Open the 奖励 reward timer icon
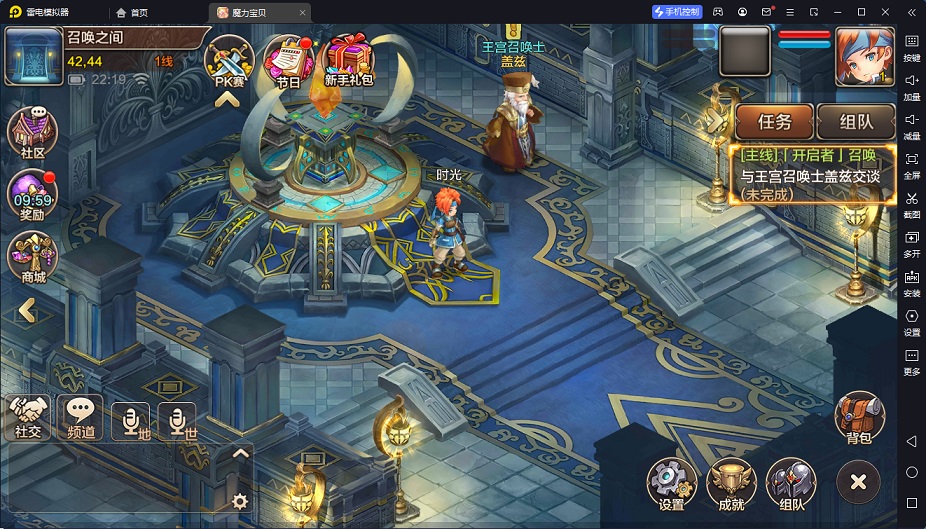Viewport: 926px width, 529px height. tap(32, 193)
